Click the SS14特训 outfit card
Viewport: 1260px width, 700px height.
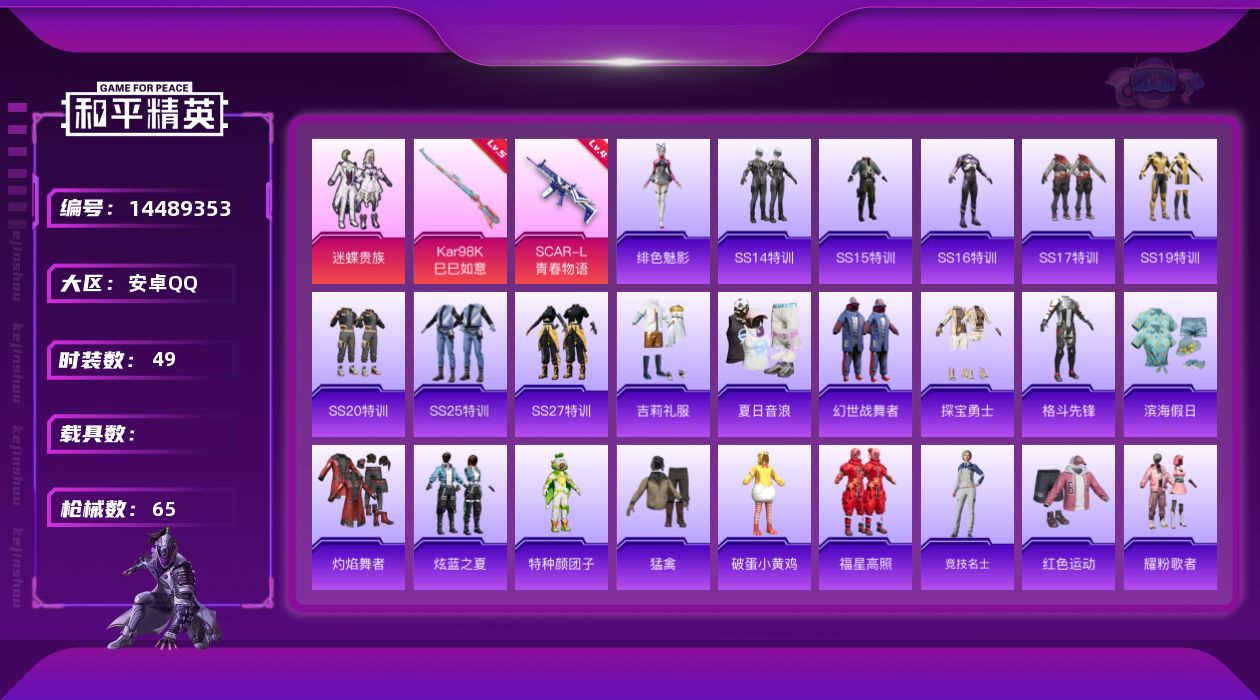click(764, 211)
